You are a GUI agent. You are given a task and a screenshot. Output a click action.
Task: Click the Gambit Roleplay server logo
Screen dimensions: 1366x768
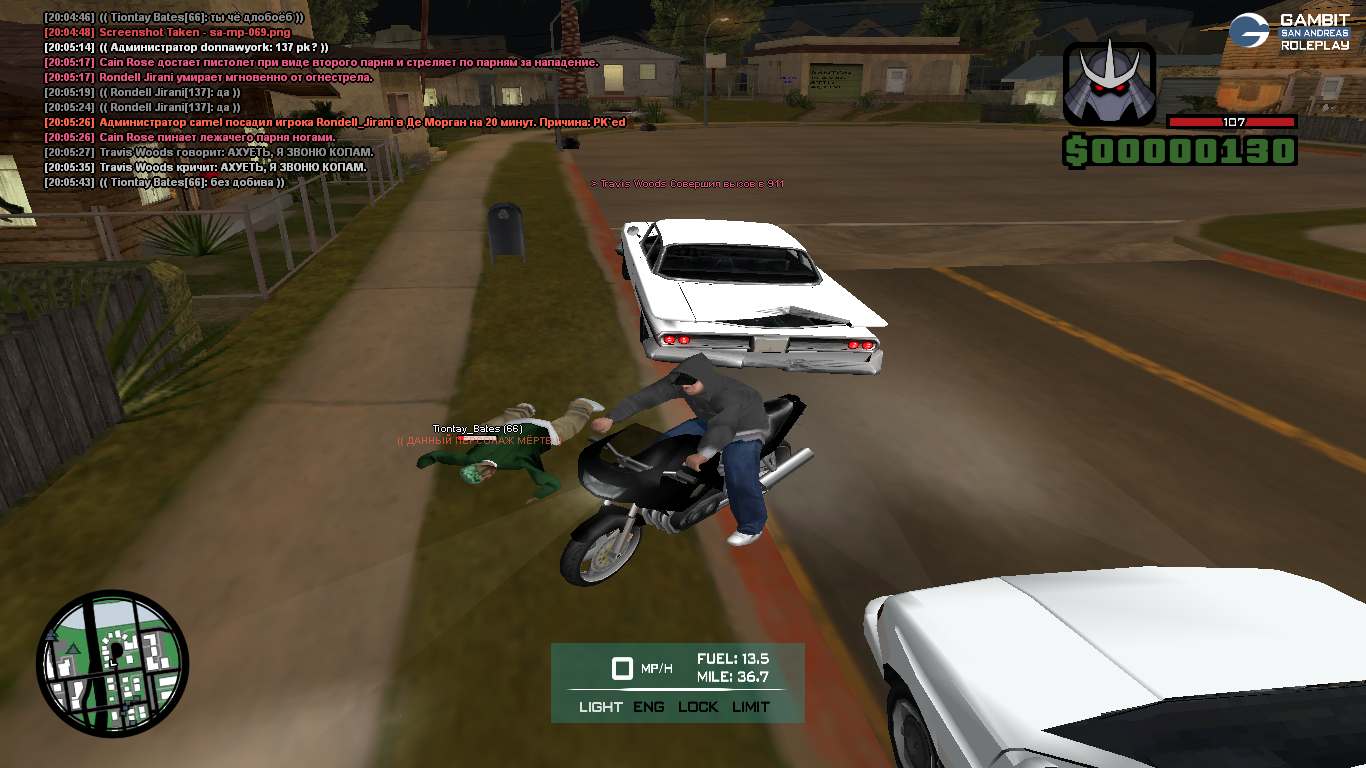click(x=1289, y=31)
